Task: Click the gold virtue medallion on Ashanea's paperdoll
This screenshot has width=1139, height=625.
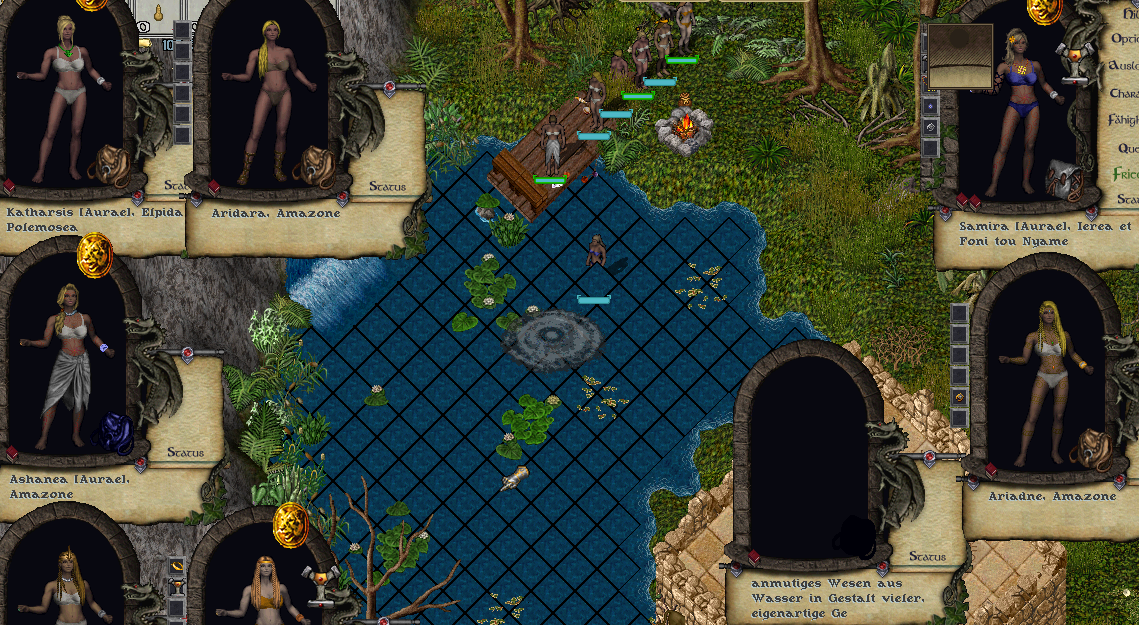Action: pos(95,255)
